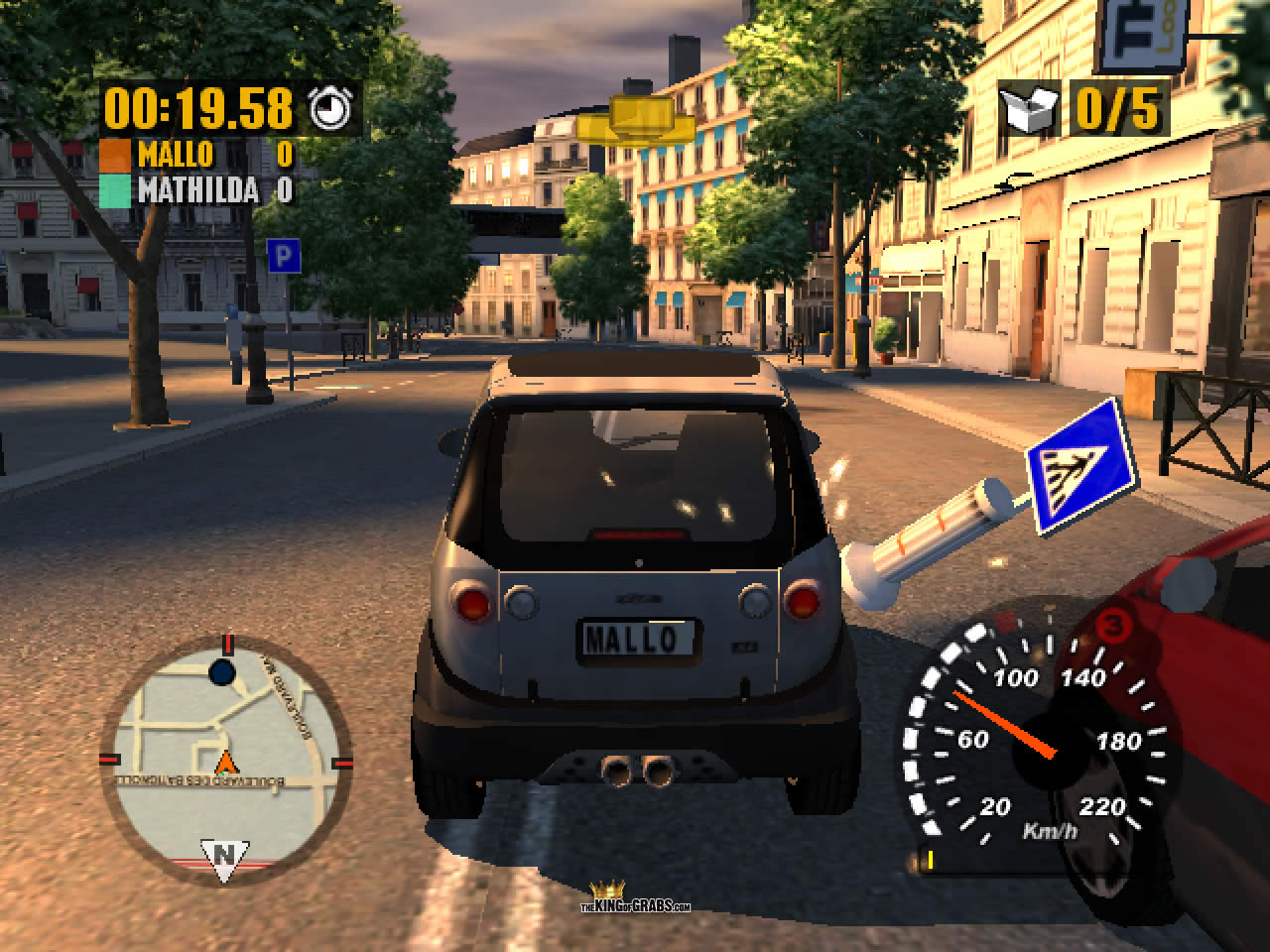The height and width of the screenshot is (952, 1270).
Task: Select the MALLO player row
Action: [197, 155]
